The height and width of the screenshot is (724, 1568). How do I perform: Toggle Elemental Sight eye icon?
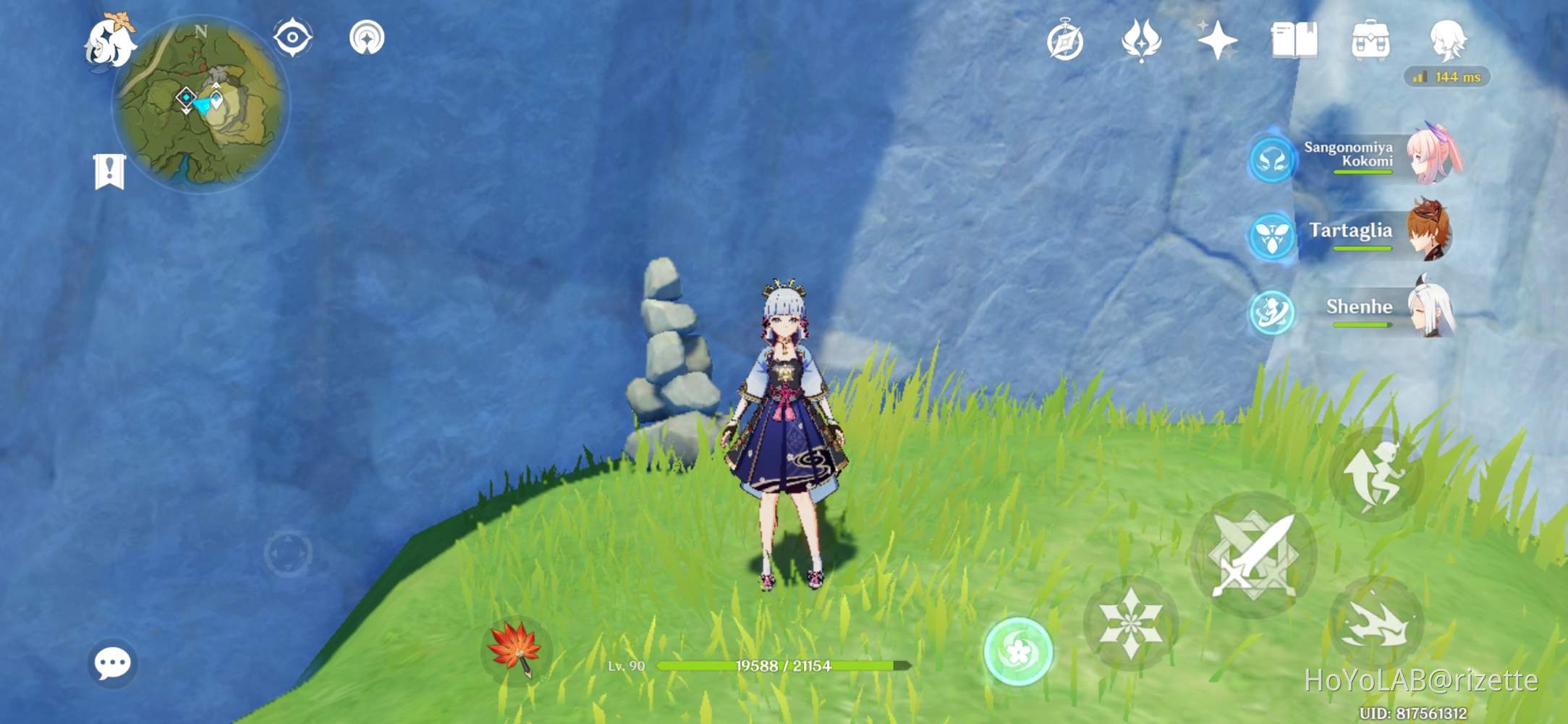pos(292,38)
